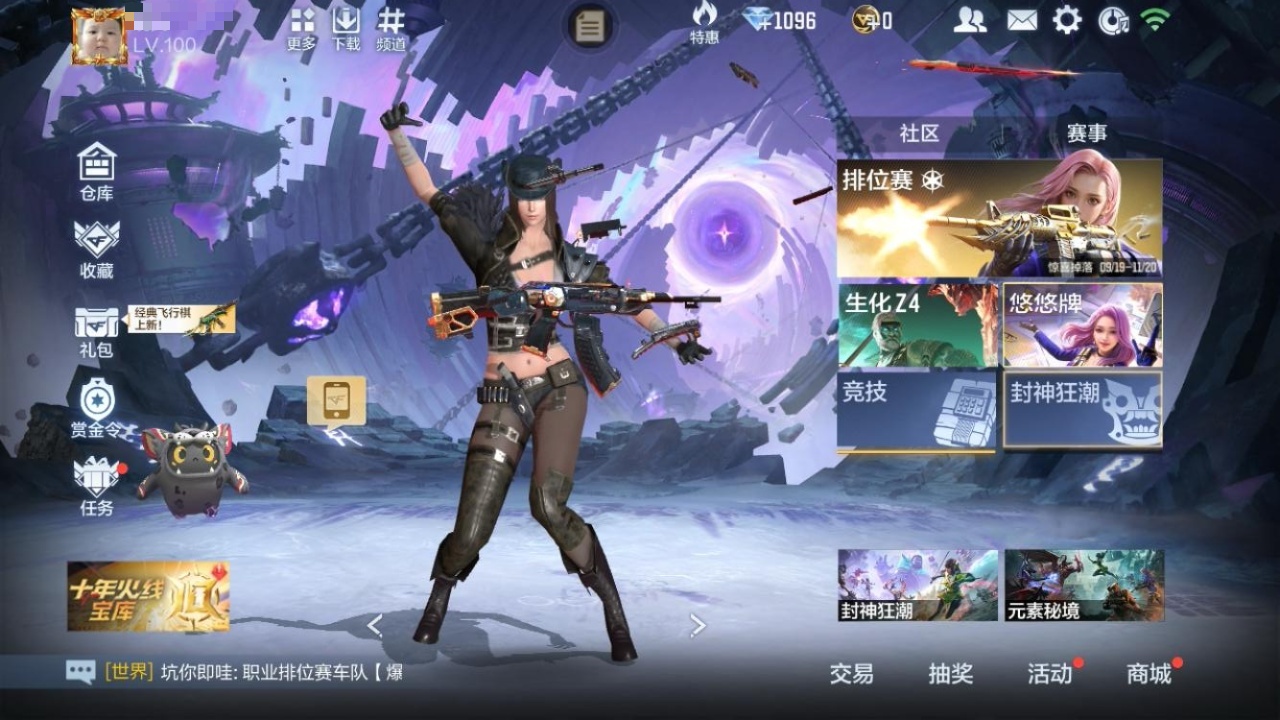Switch to the 社区 (Community) tab

(x=919, y=134)
